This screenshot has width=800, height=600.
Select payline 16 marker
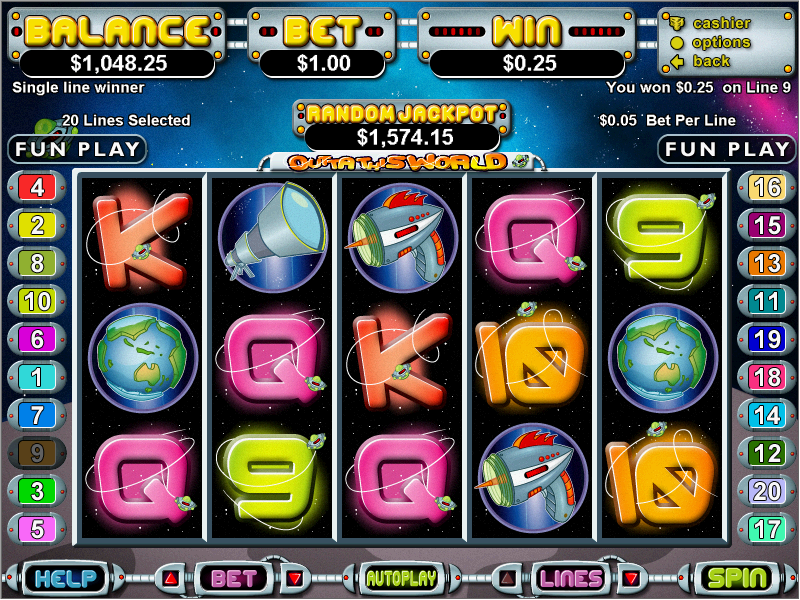pyautogui.click(x=766, y=186)
